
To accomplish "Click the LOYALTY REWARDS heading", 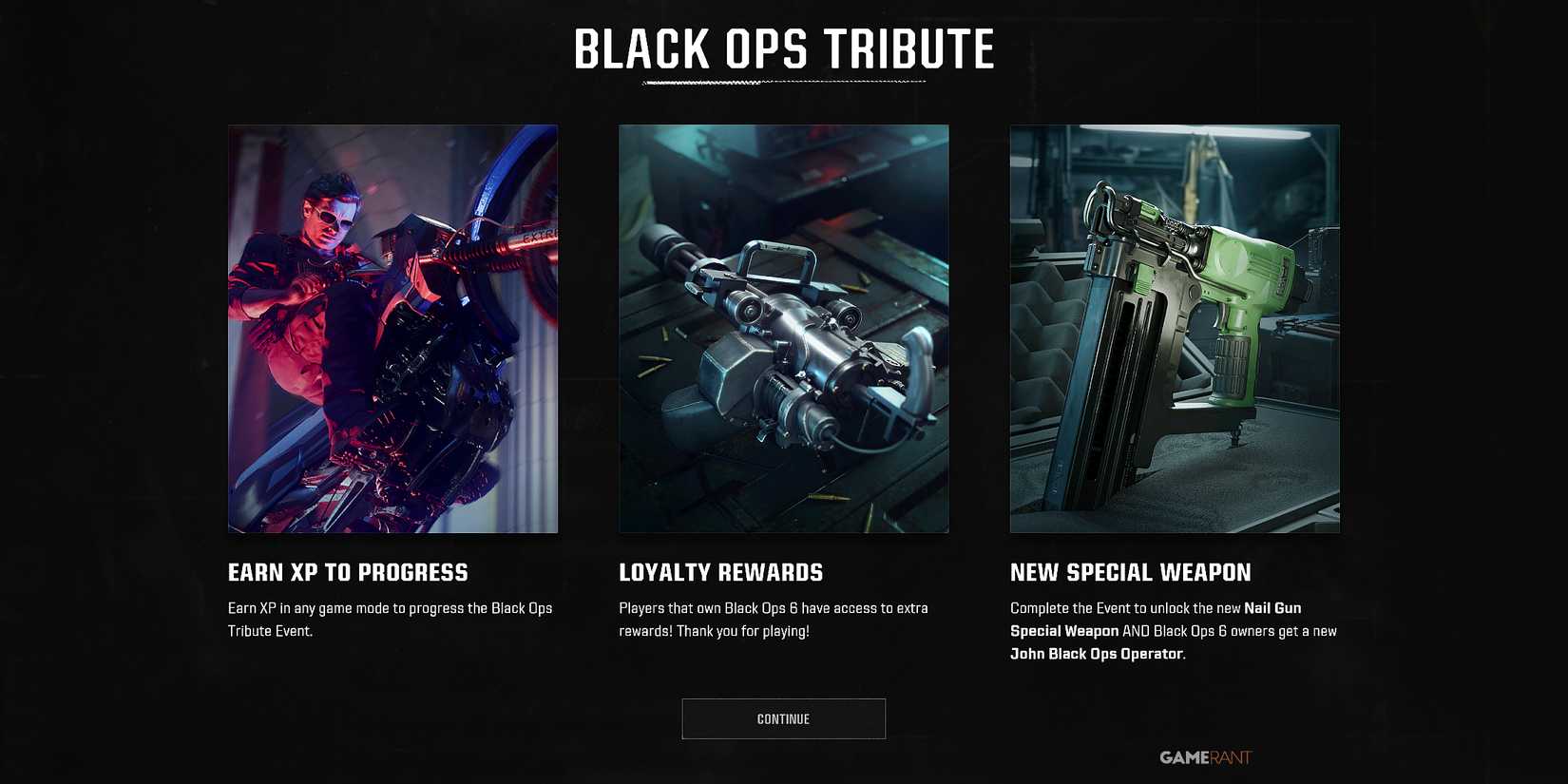I will pos(720,572).
